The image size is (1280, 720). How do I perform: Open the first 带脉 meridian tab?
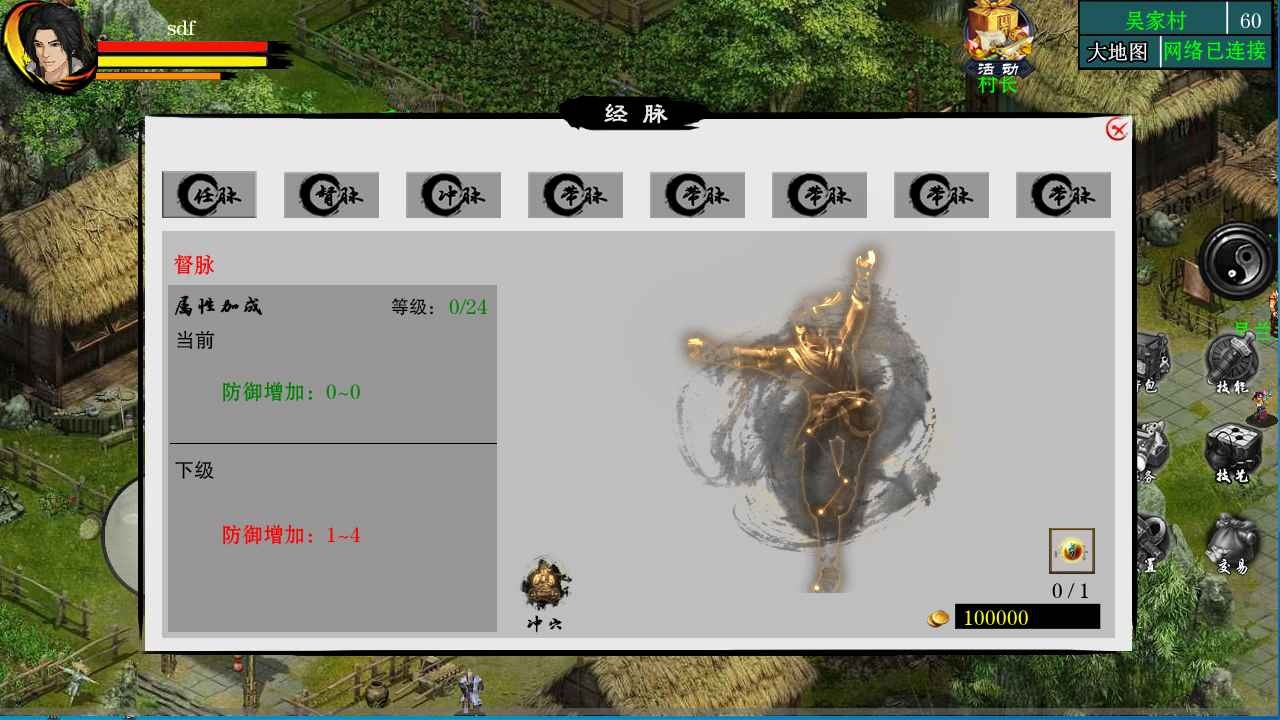[575, 195]
